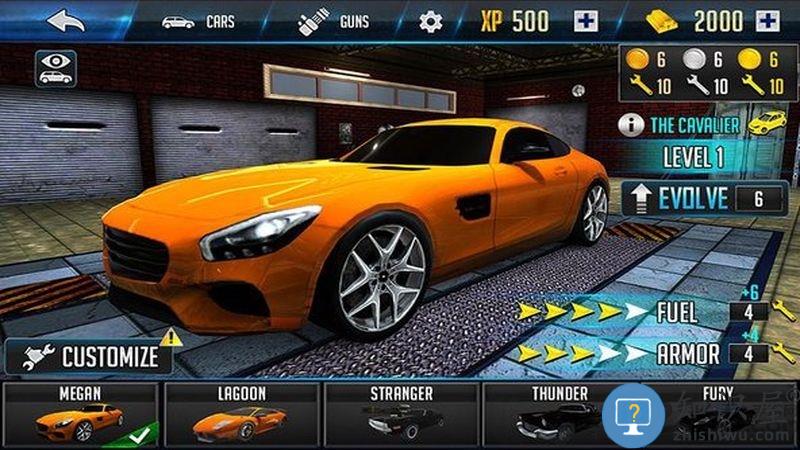Upgrade Armor with the wrench button
Viewport: 800px width, 450px height.
point(784,353)
